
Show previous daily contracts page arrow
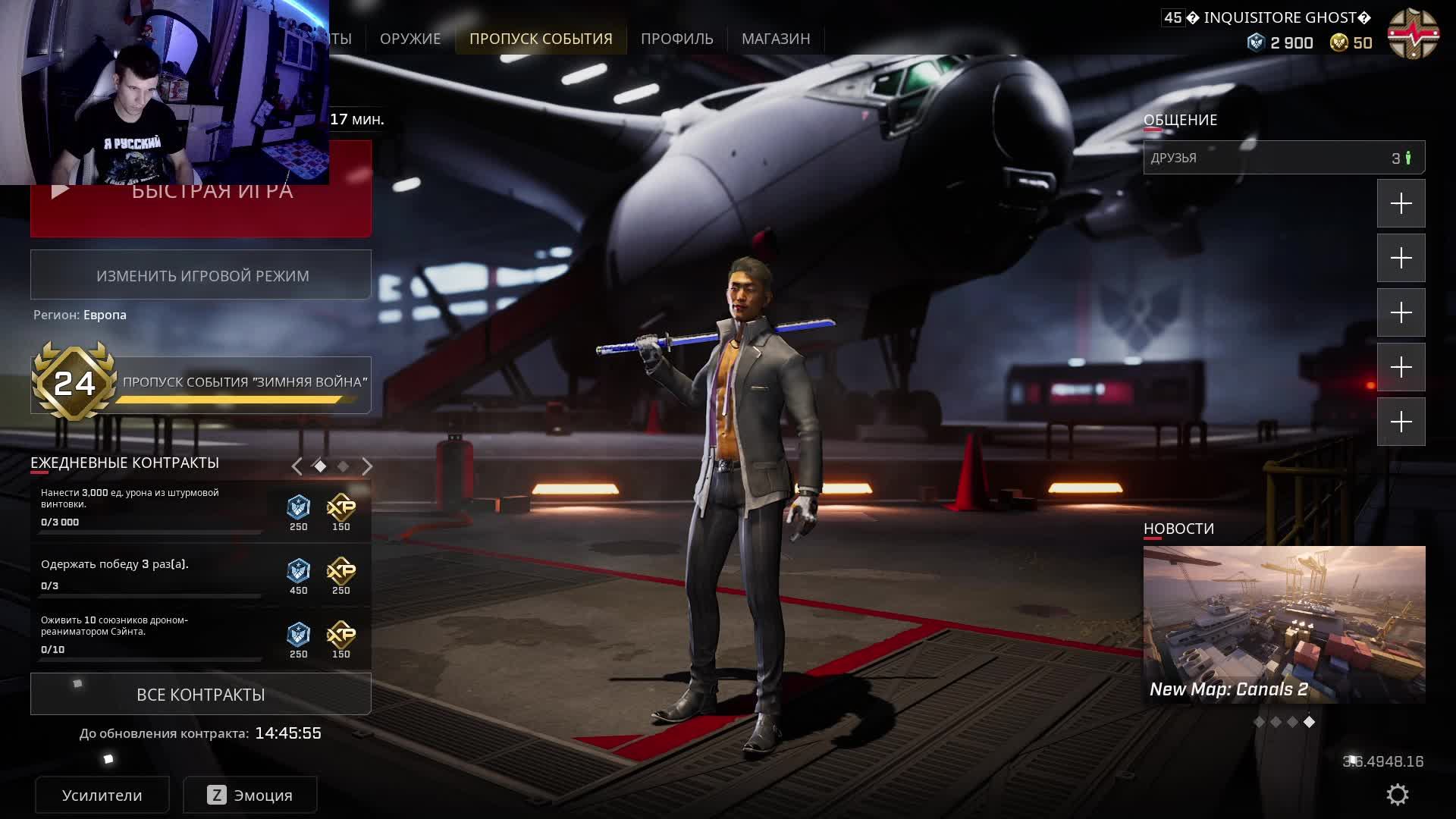[297, 466]
